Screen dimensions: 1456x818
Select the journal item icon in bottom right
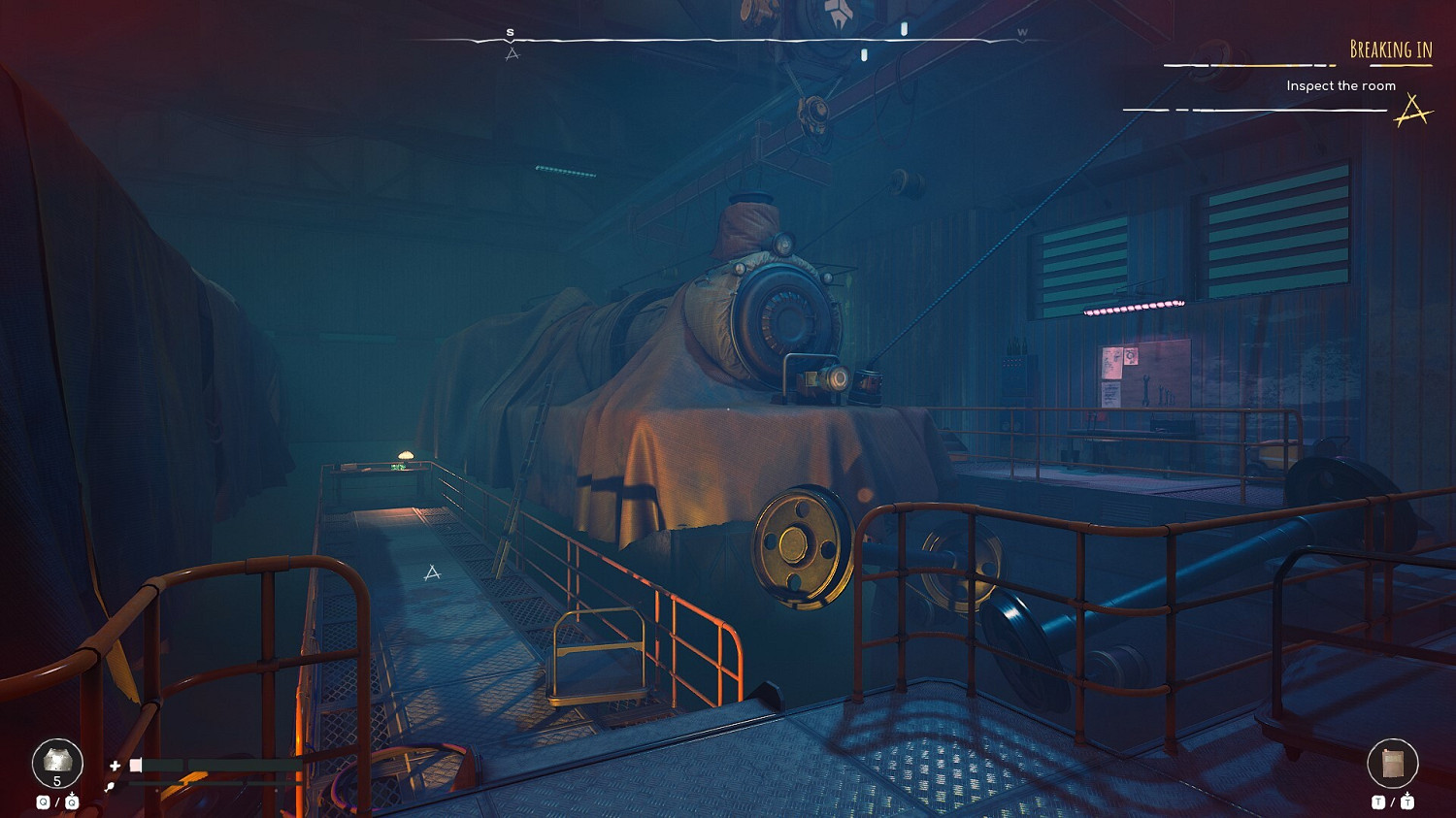tap(1393, 763)
